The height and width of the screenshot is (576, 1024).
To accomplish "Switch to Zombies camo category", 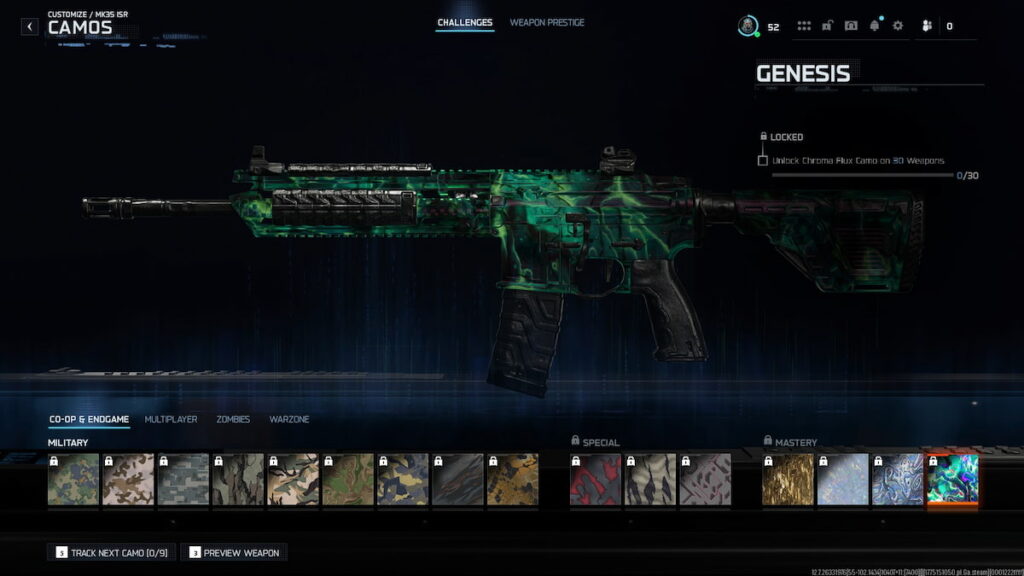I will tap(233, 419).
